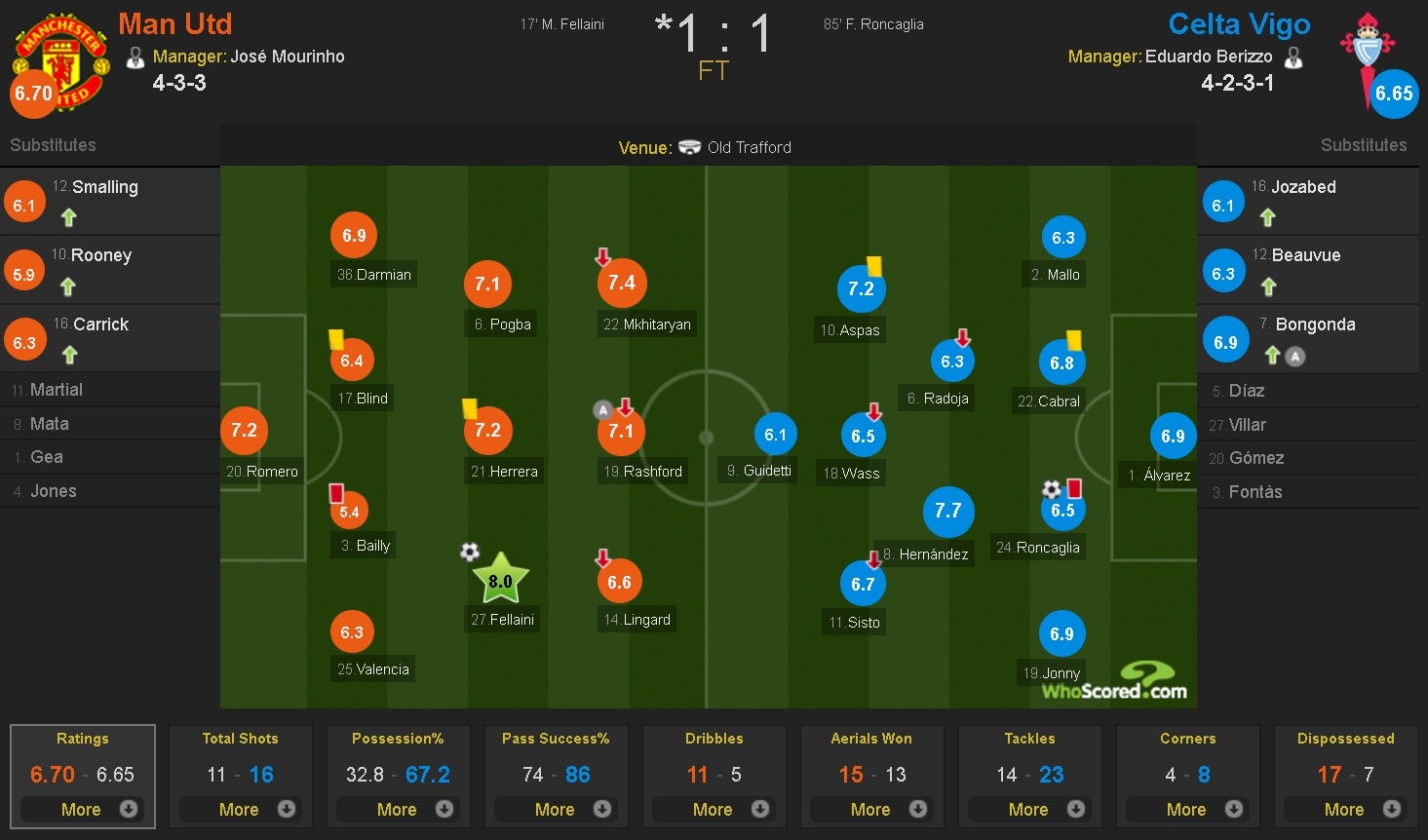
Task: Expand the More dropdown under Ratings
Action: (83, 809)
